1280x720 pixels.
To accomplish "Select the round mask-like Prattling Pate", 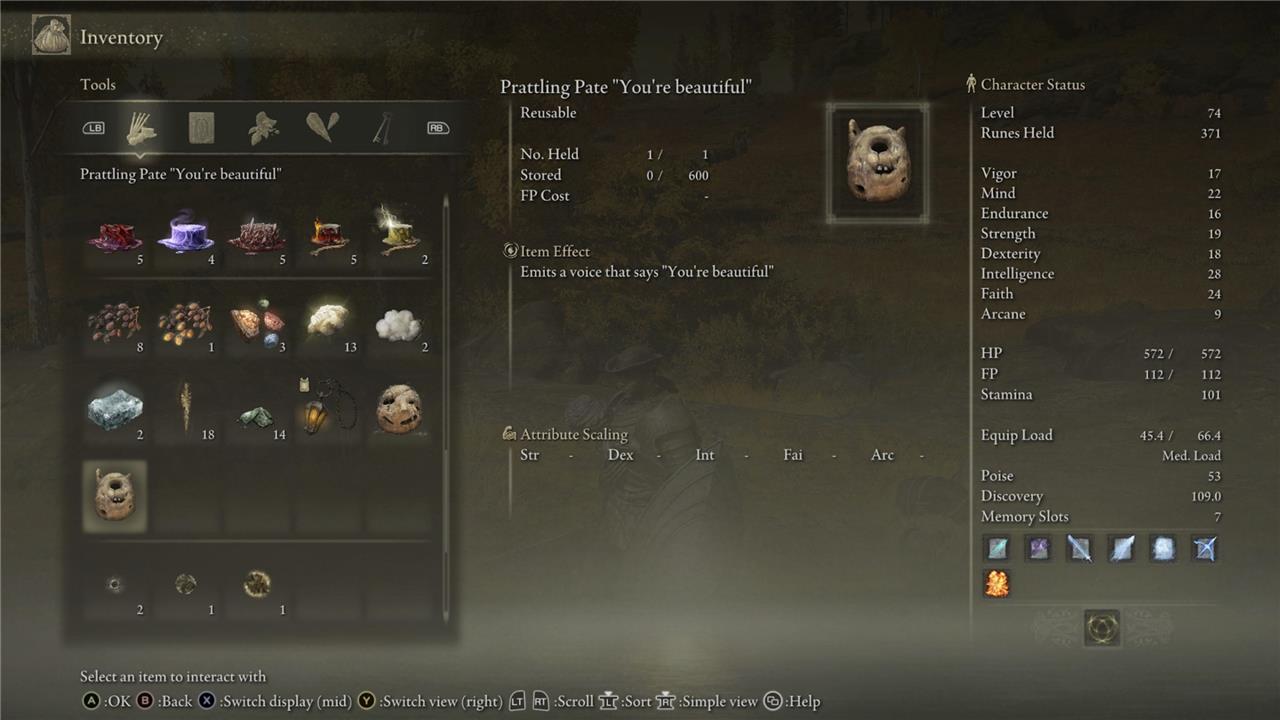I will tap(400, 410).
